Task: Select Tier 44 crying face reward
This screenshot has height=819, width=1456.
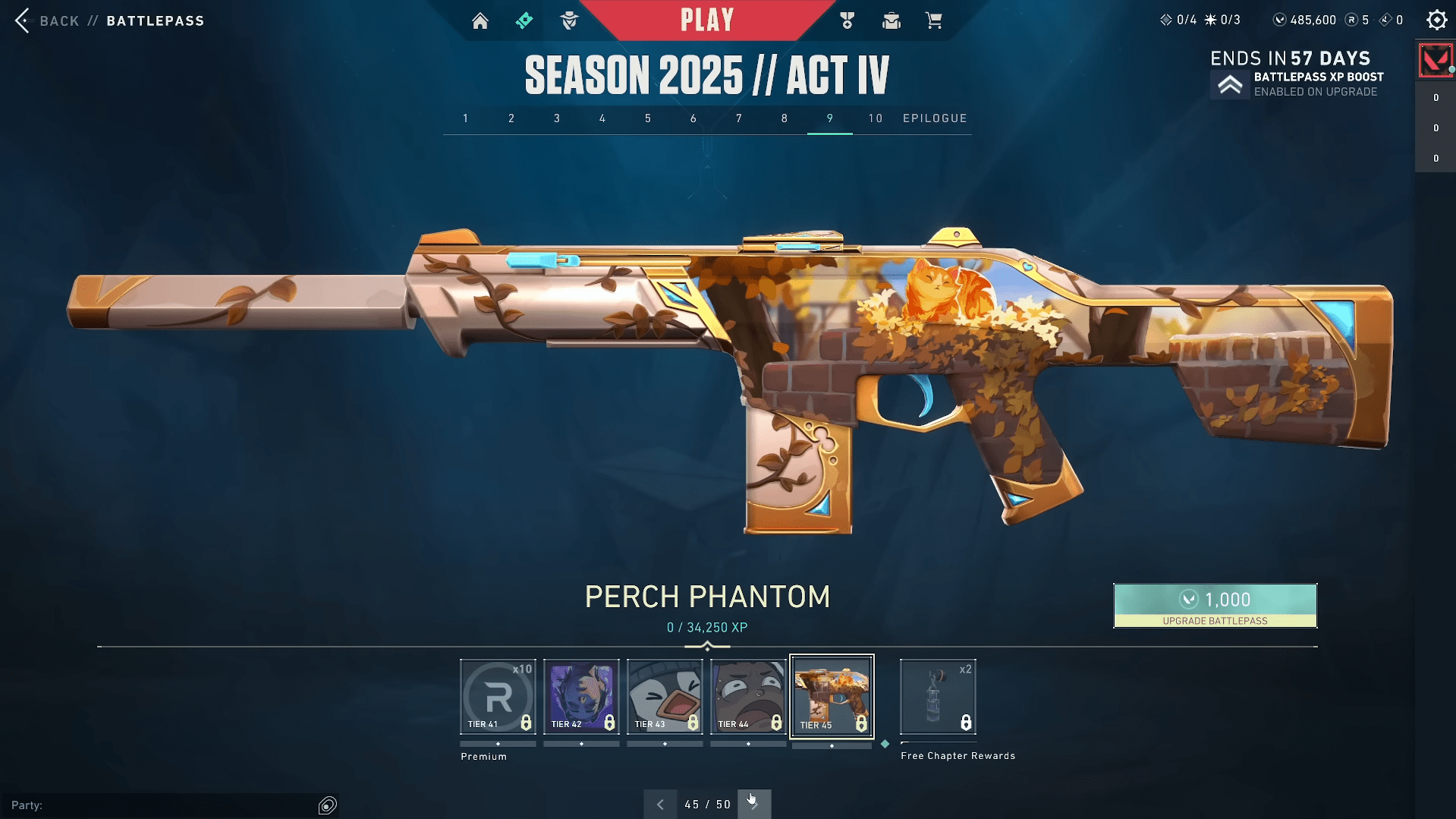Action: 748,697
